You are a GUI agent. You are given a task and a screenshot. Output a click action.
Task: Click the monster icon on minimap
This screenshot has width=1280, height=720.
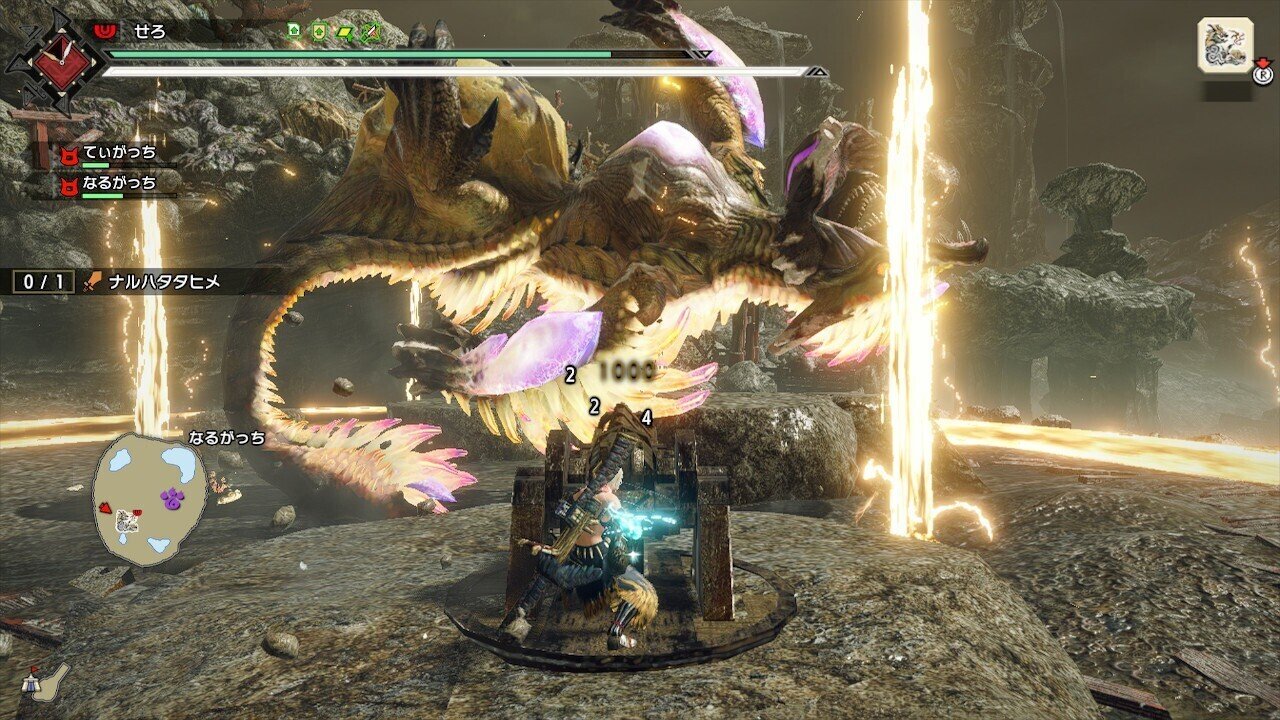(x=125, y=519)
